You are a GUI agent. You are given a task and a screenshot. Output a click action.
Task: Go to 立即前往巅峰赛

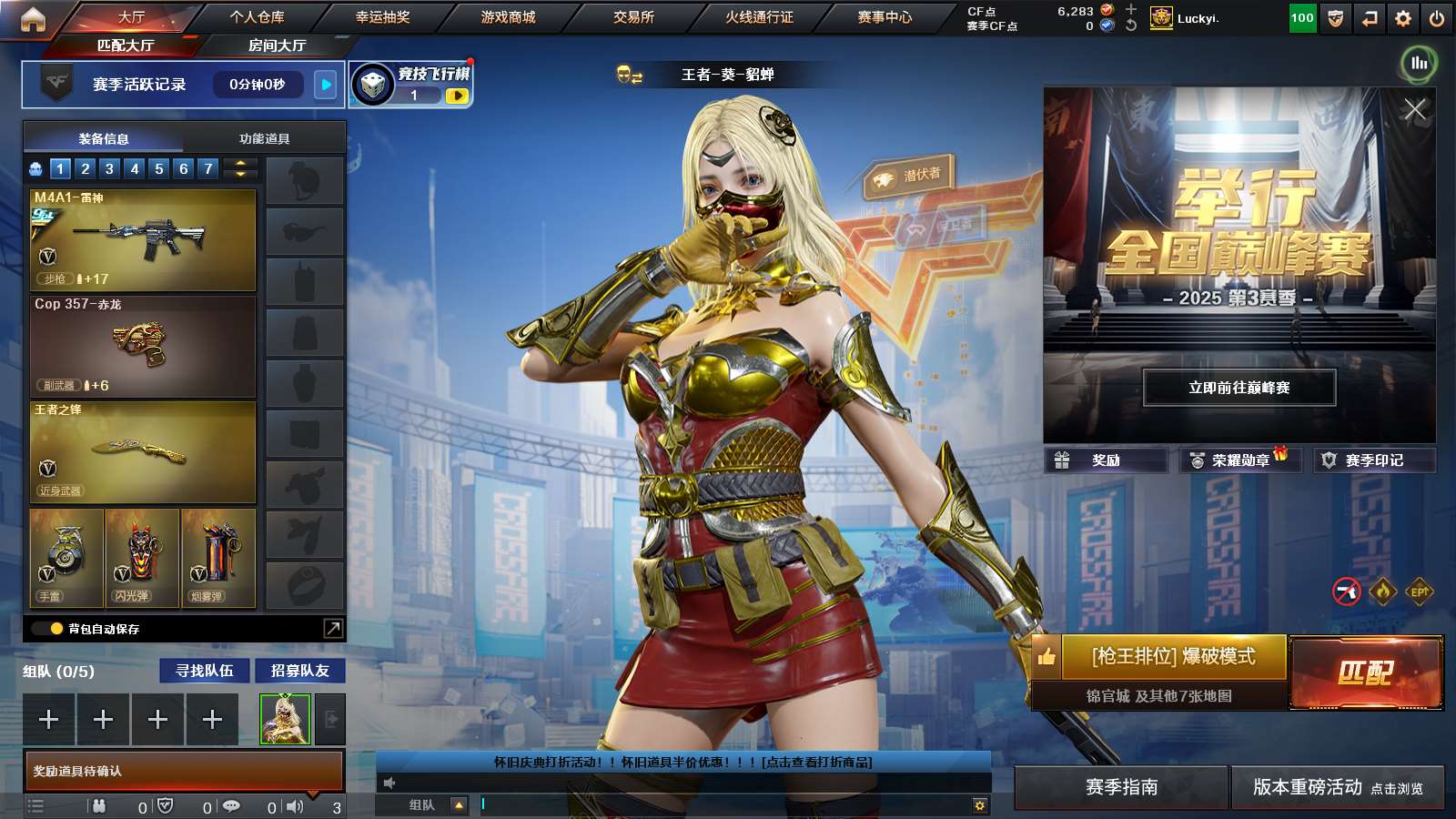click(1239, 388)
